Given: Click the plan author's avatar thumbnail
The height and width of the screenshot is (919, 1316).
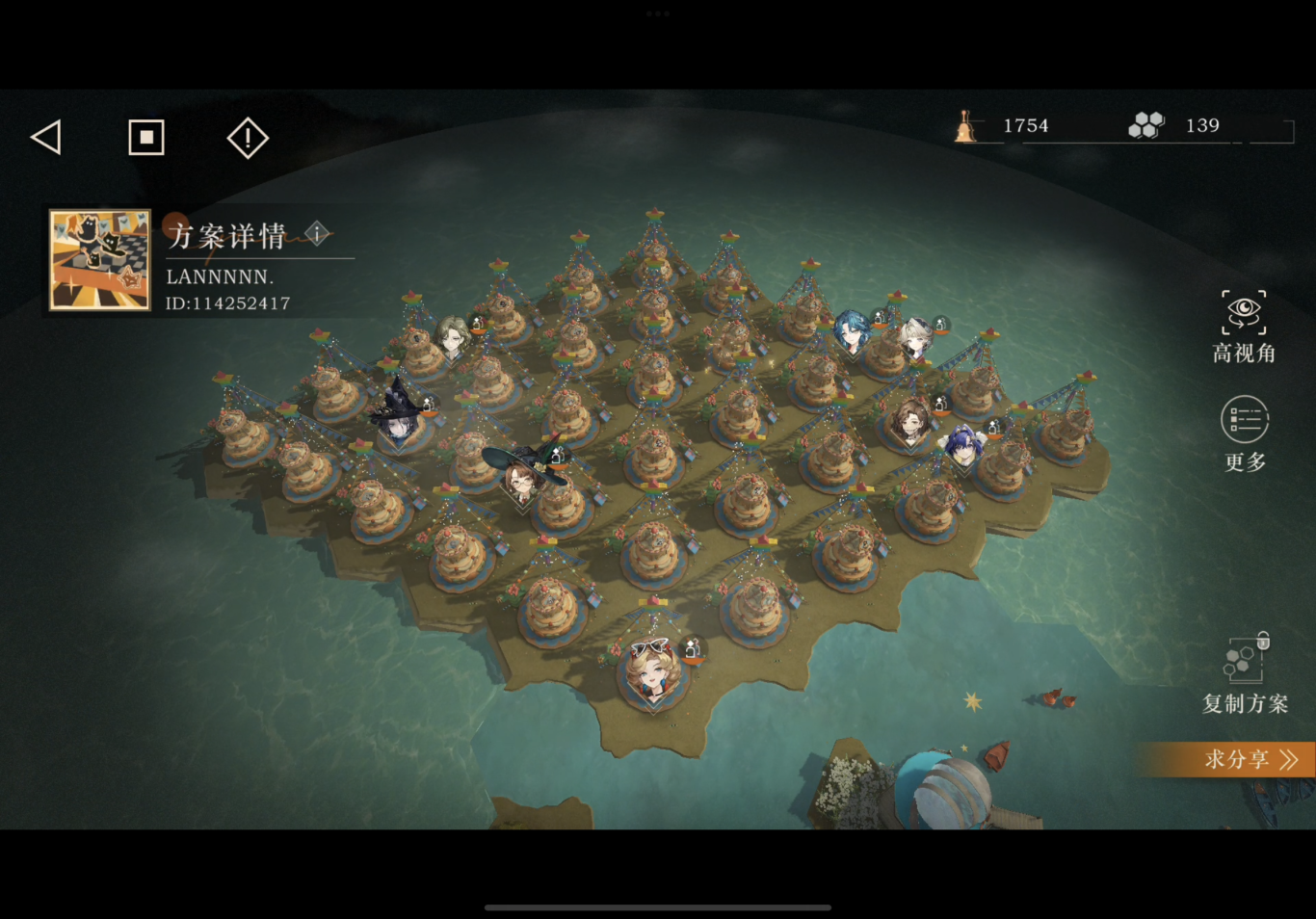Looking at the screenshot, I should [100, 260].
